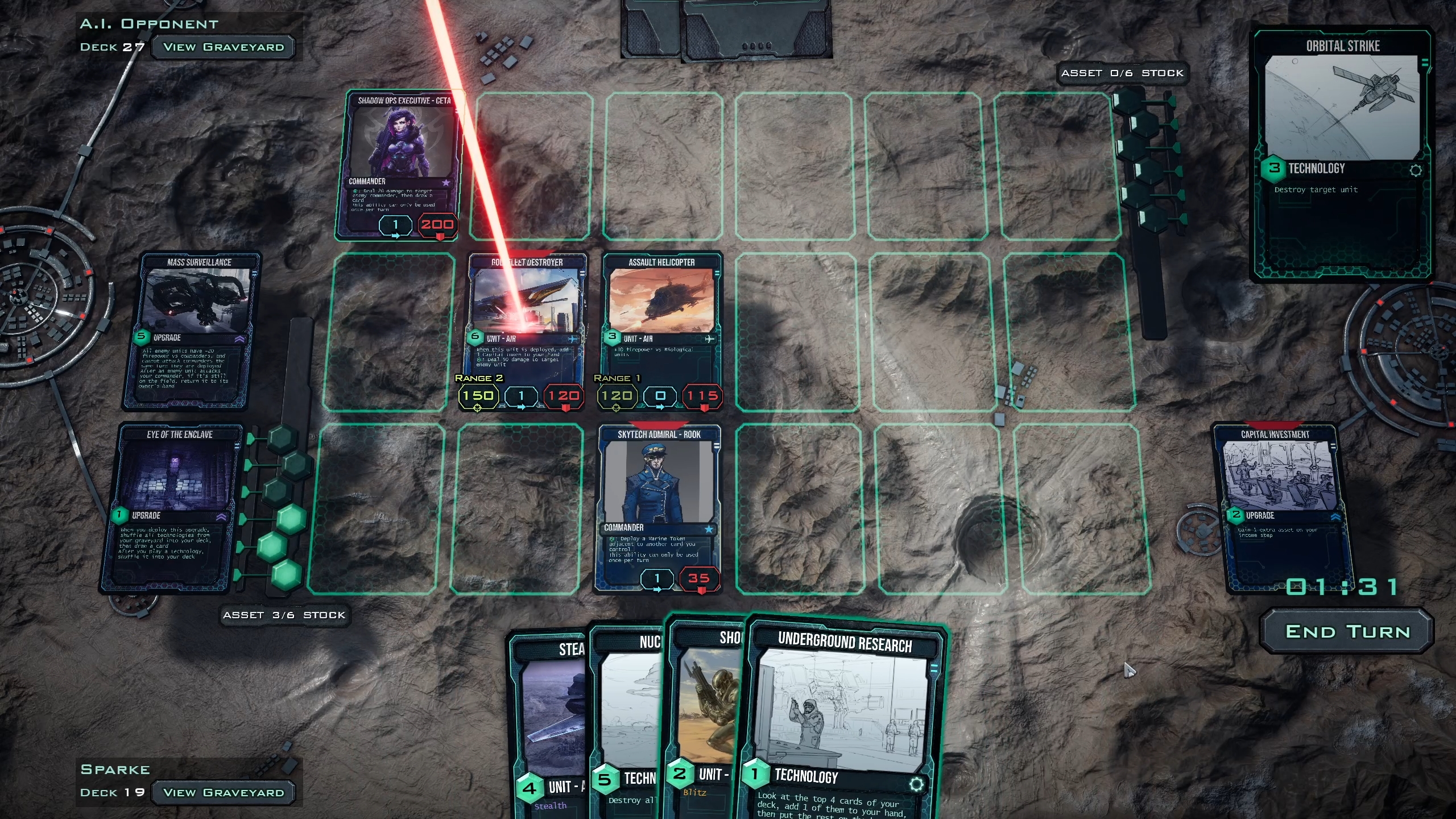Image resolution: width=1456 pixels, height=819 pixels.
Task: End the current turn
Action: tap(1347, 632)
